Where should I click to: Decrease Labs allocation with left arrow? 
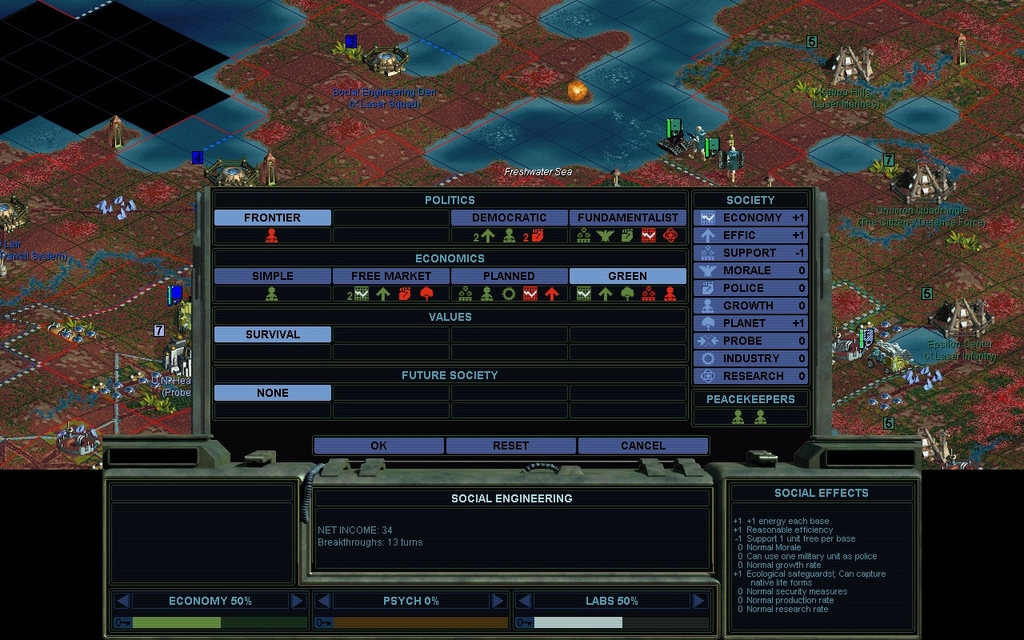(523, 601)
